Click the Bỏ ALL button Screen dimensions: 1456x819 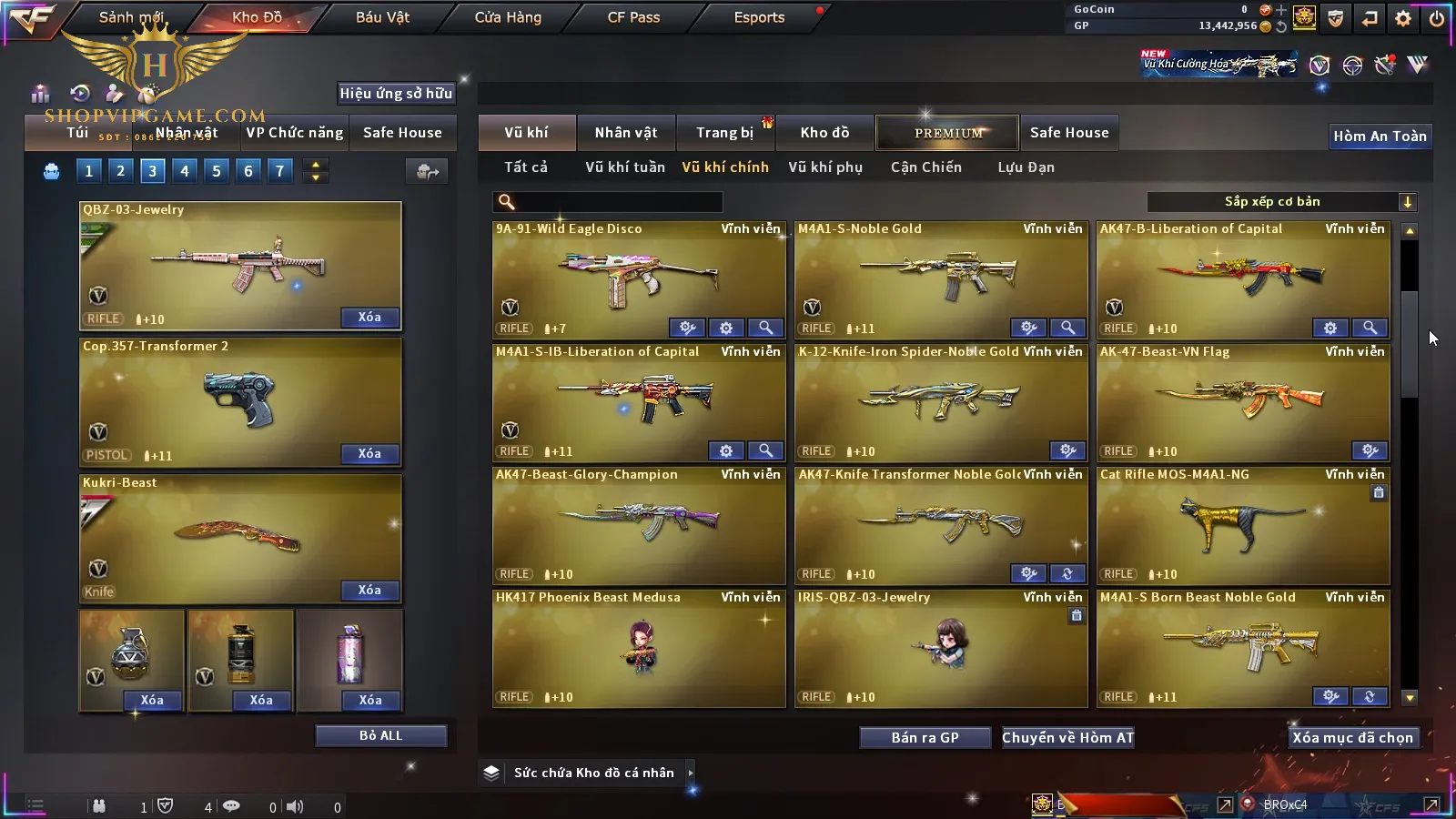pyautogui.click(x=380, y=735)
